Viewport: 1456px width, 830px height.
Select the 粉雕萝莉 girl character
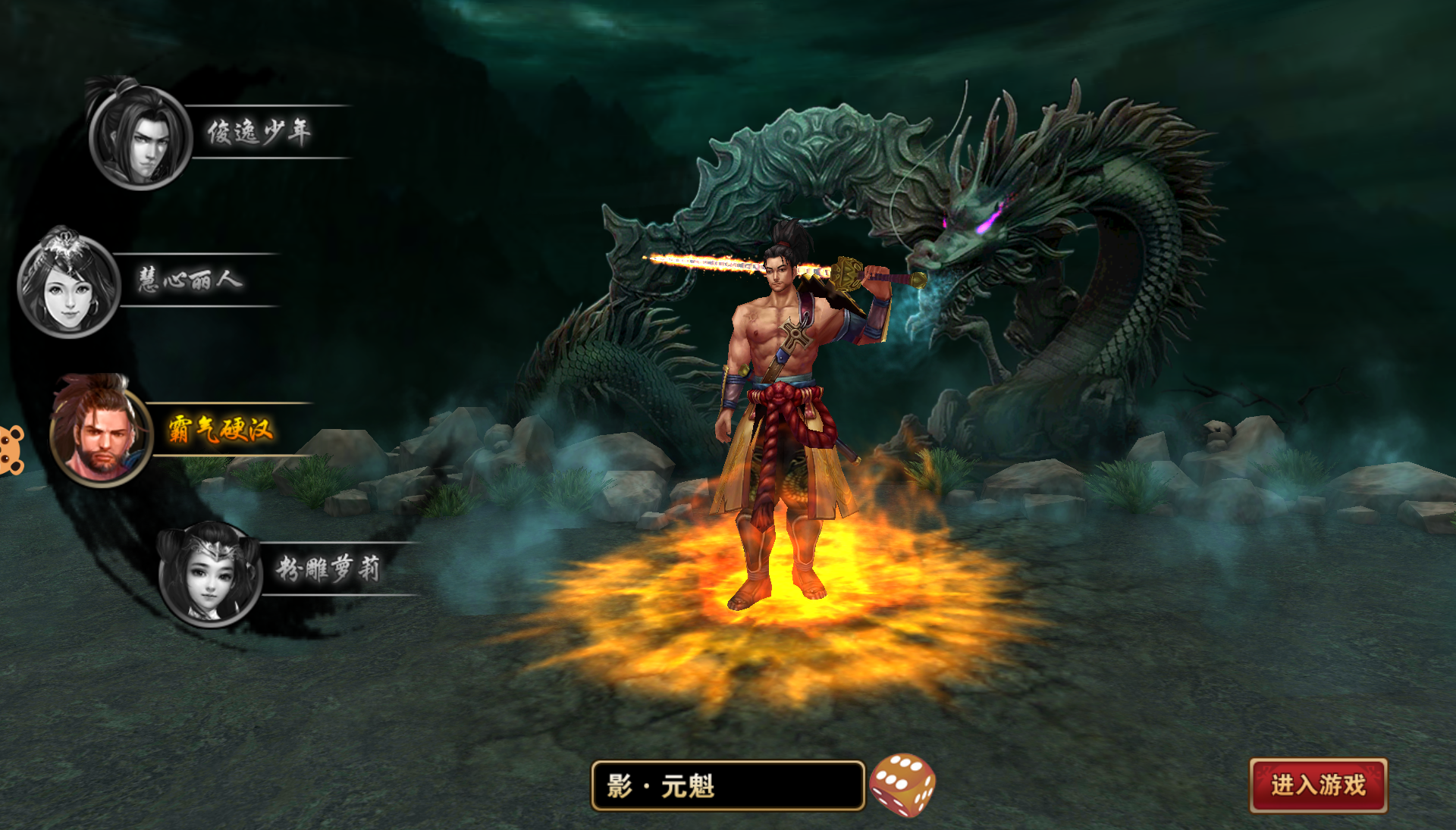209,574
